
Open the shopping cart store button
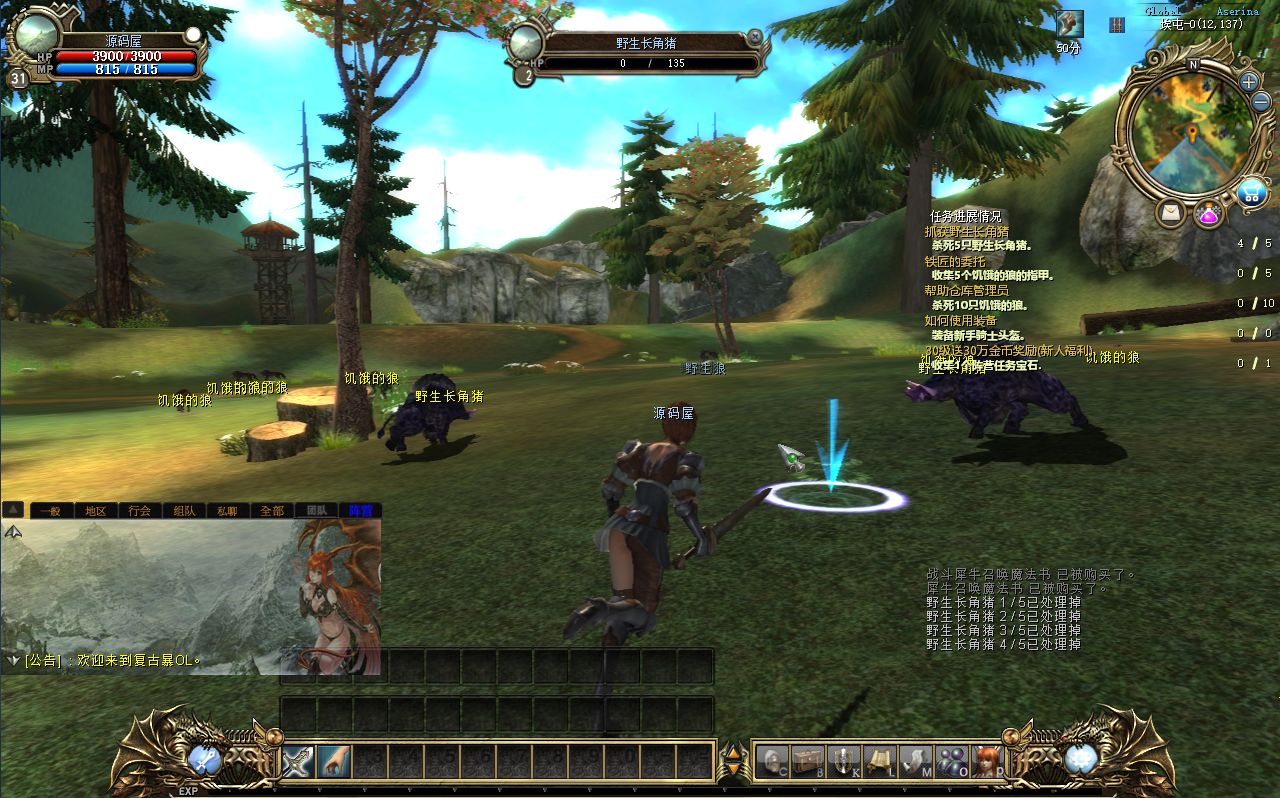click(x=1251, y=192)
